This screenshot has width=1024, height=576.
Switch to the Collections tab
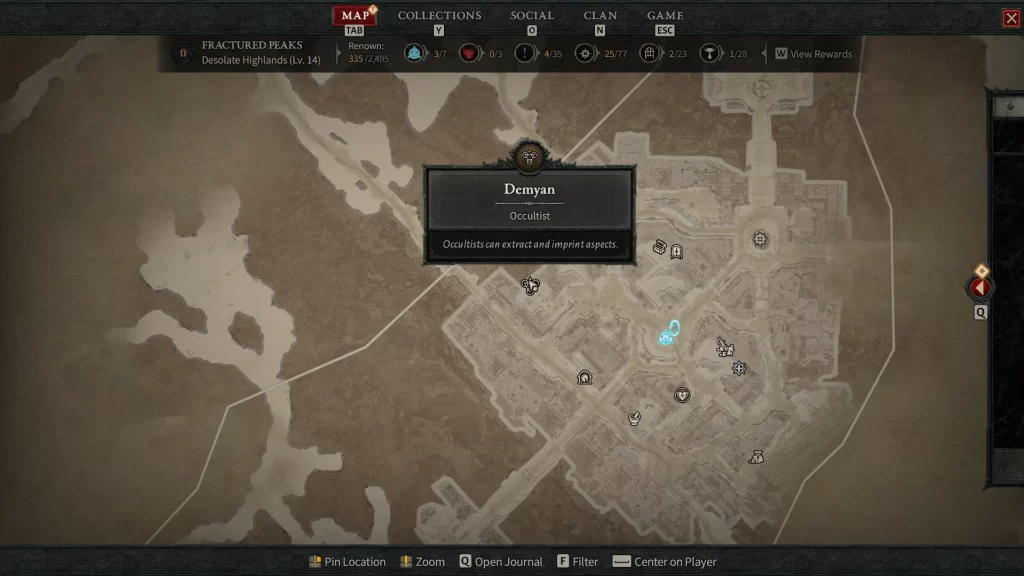point(439,16)
